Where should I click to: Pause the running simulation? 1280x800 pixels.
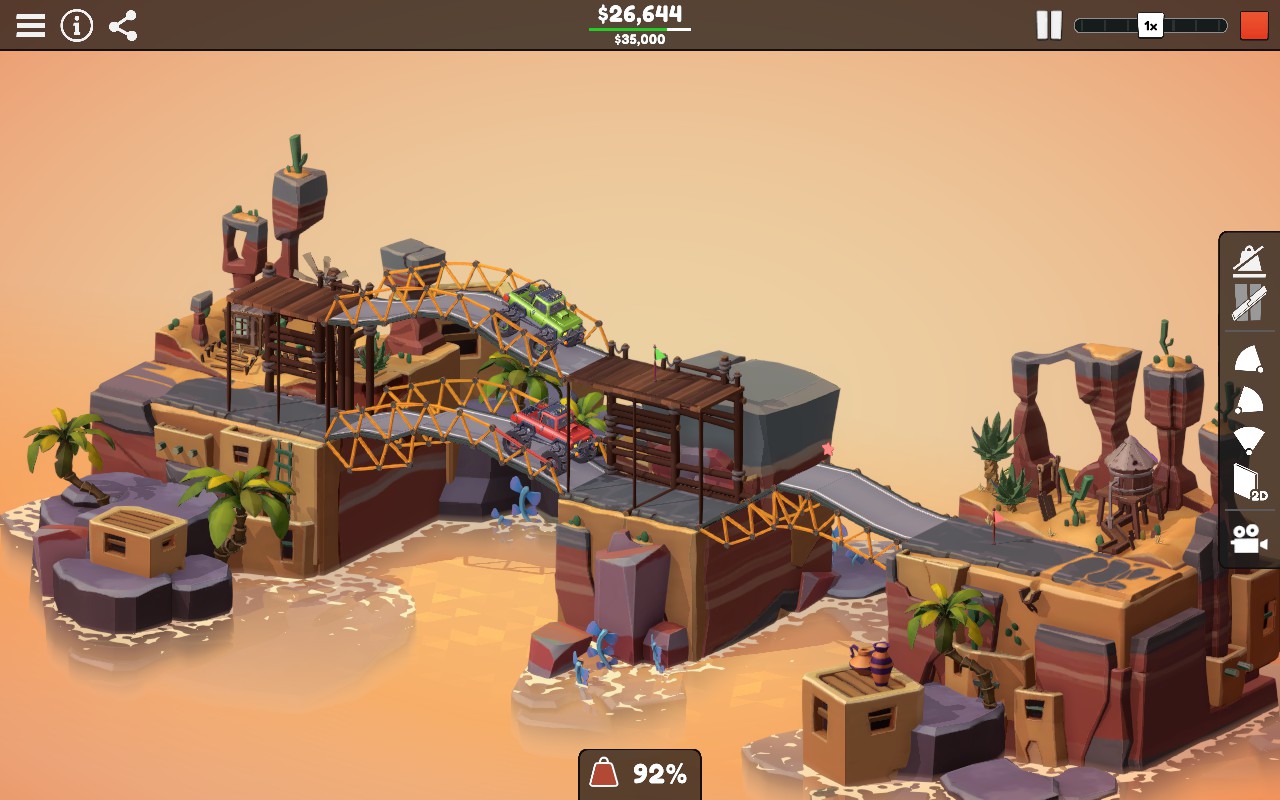[1049, 26]
